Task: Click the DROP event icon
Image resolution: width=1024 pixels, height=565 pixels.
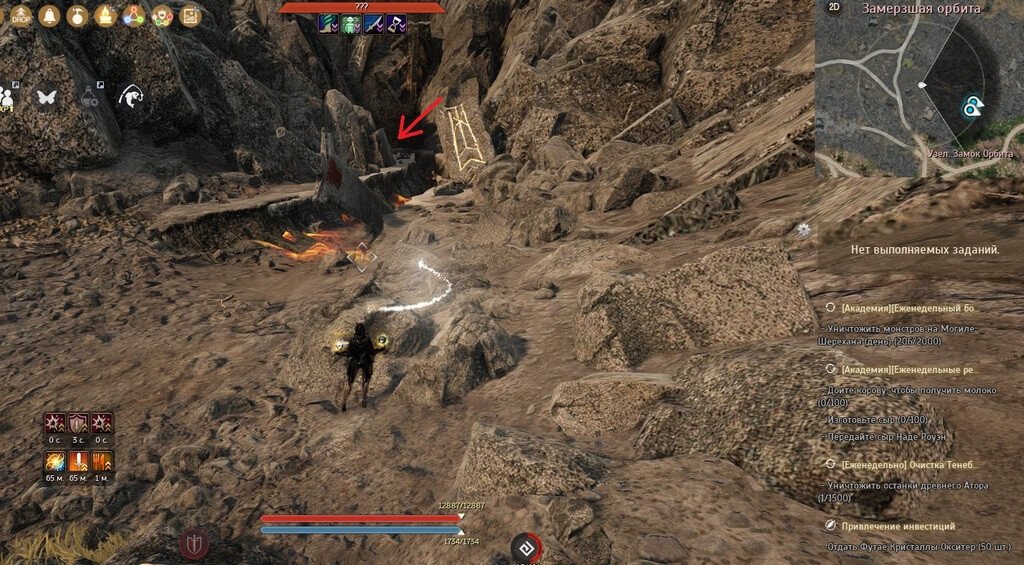Action: pyautogui.click(x=22, y=15)
